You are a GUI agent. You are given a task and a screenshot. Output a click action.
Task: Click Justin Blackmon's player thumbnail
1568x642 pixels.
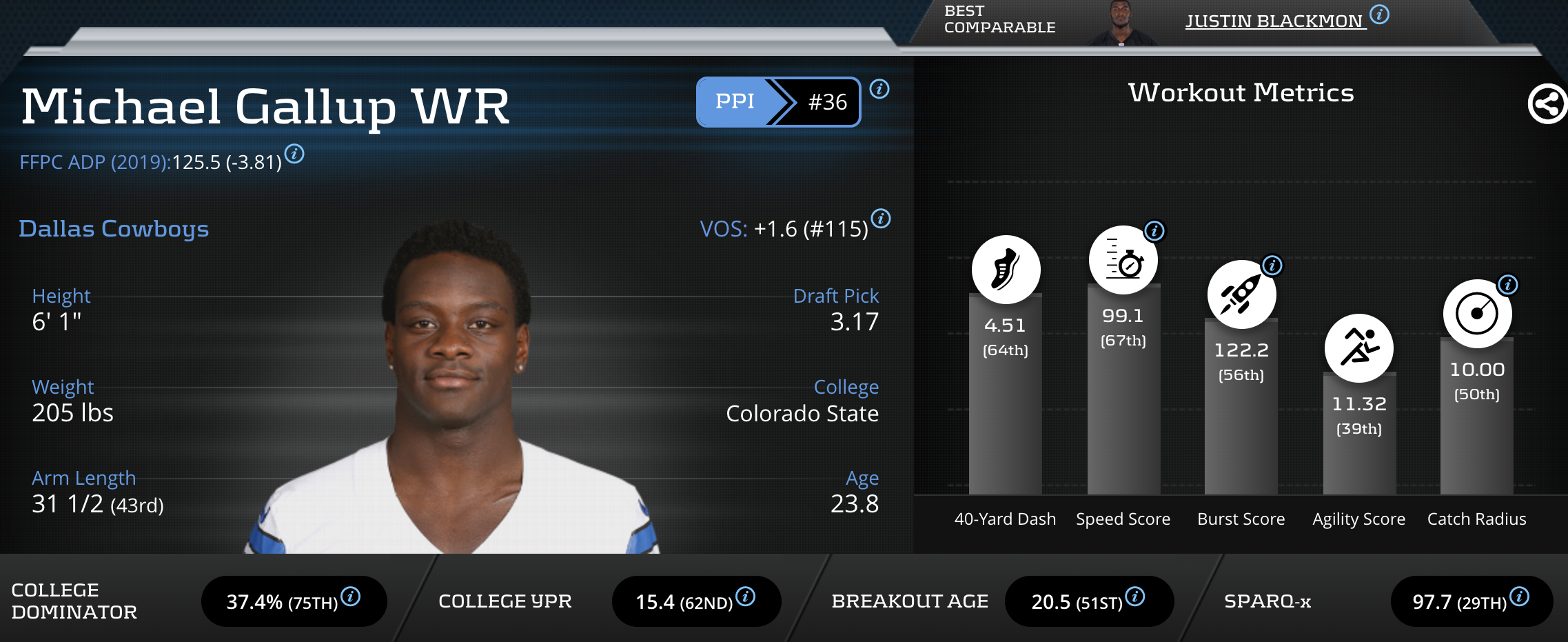point(1121,24)
